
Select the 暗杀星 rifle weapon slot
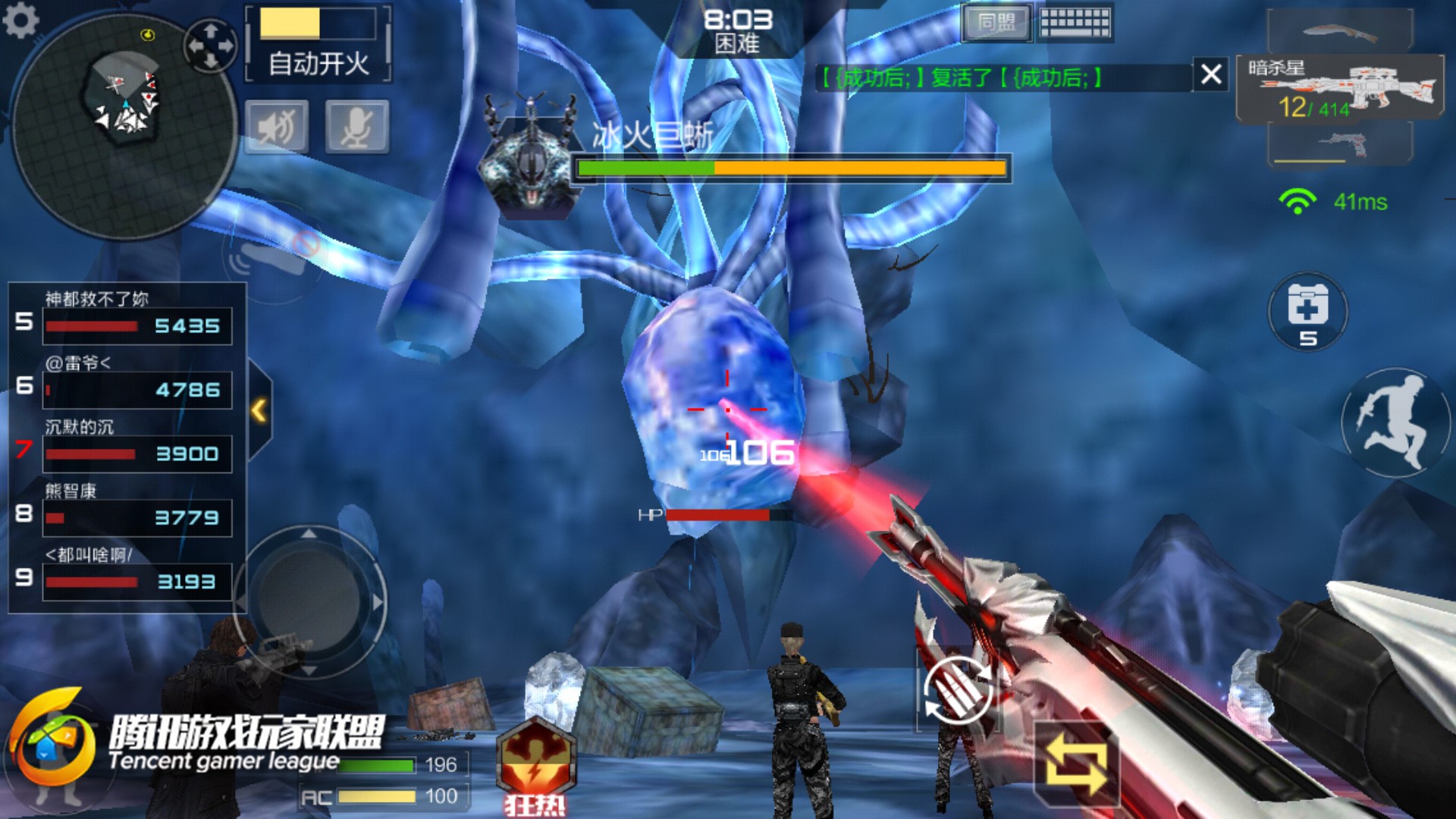(1340, 89)
